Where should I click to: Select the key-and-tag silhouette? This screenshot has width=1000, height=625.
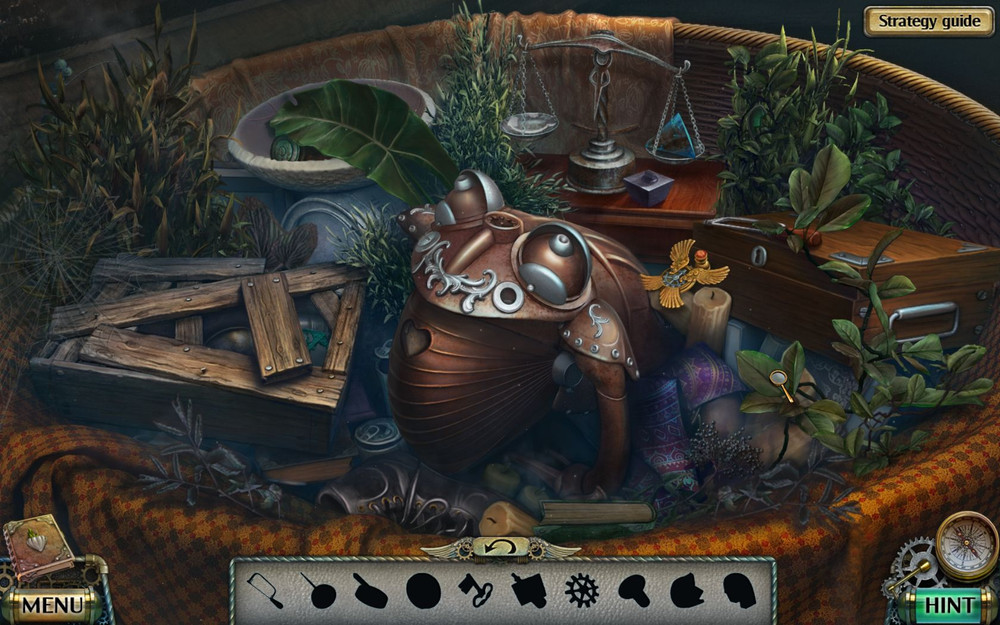click(x=475, y=591)
